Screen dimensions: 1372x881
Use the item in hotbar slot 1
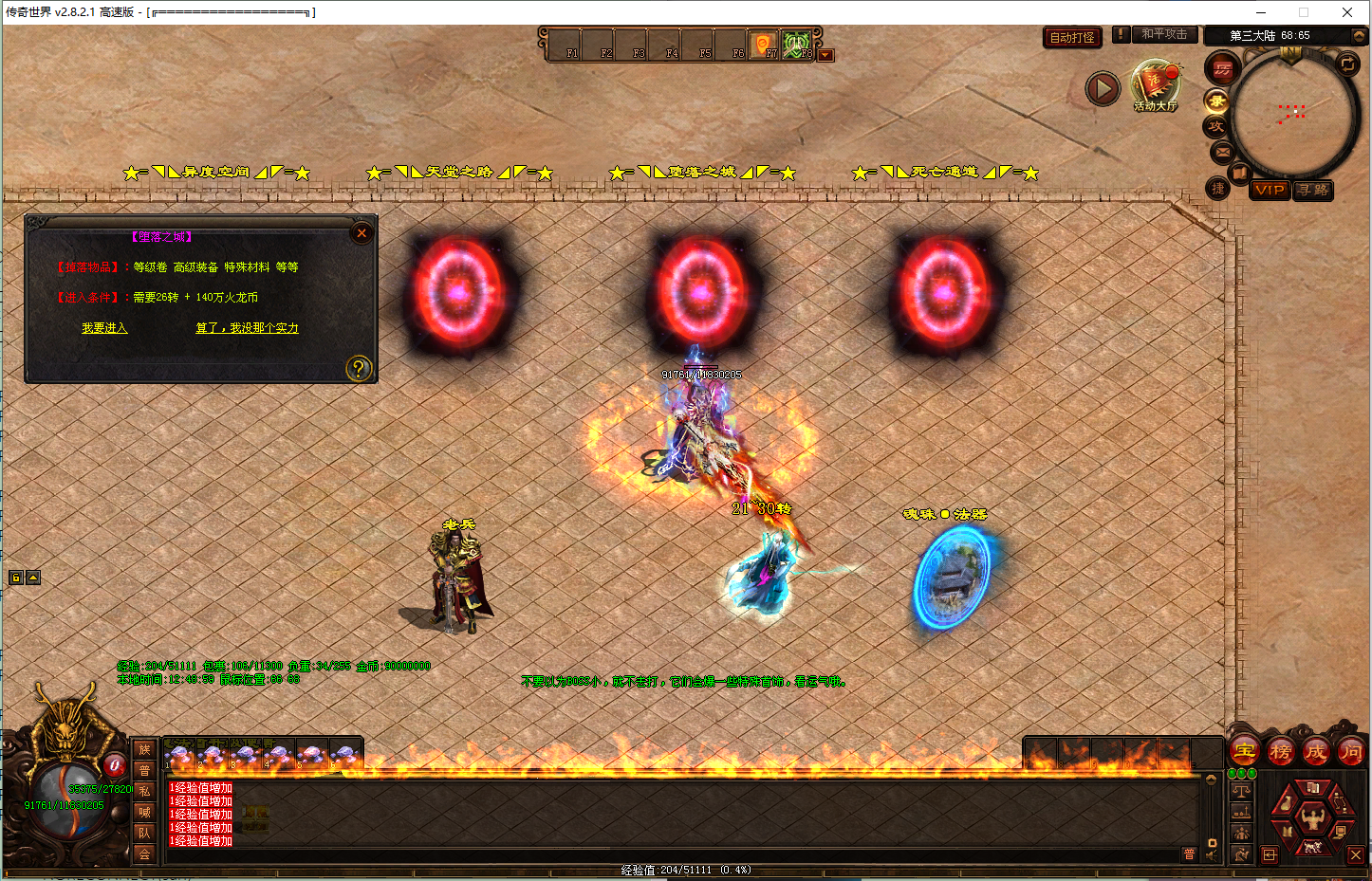pyautogui.click(x=178, y=756)
